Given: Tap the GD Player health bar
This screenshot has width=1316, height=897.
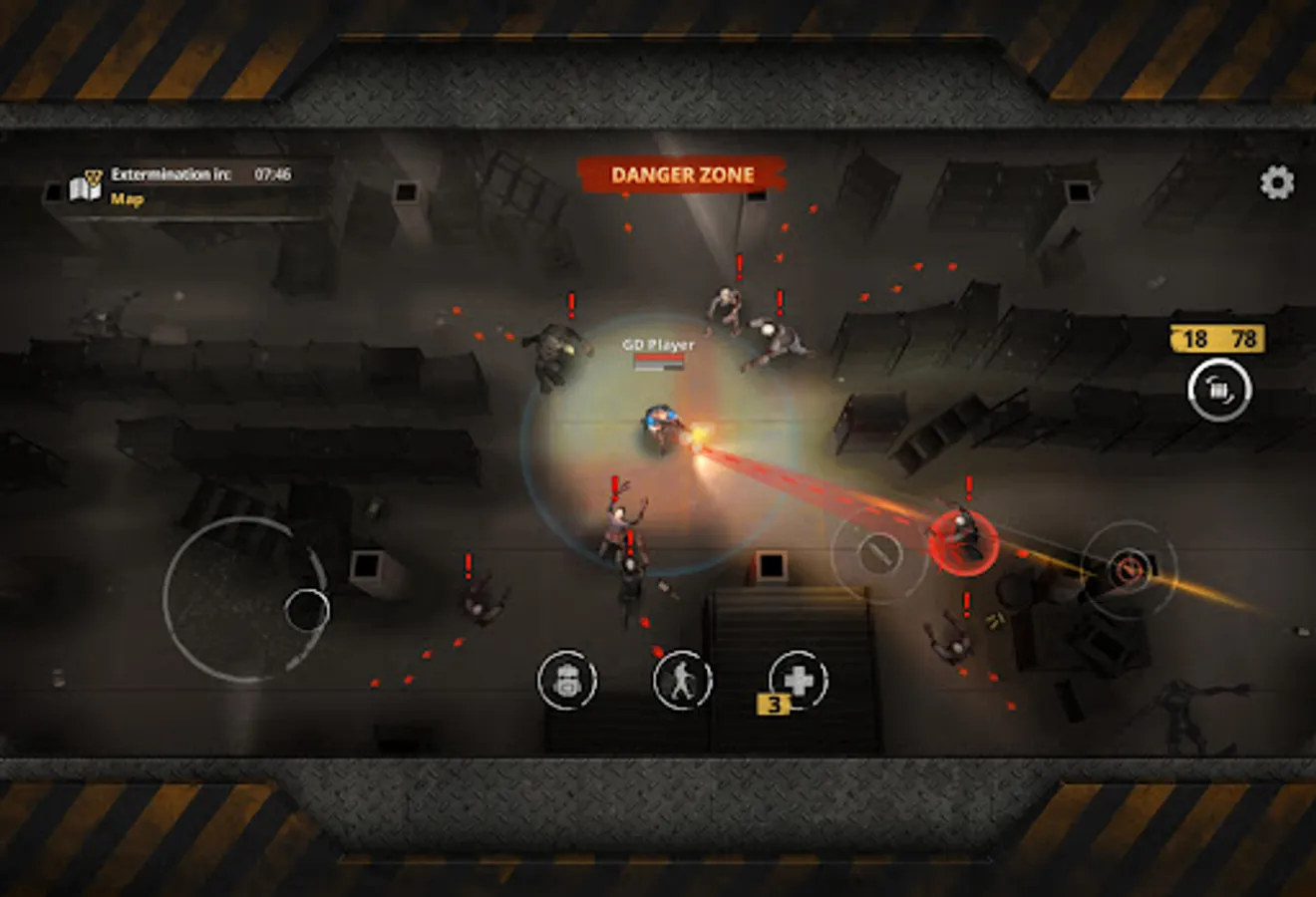Looking at the screenshot, I should point(660,358).
